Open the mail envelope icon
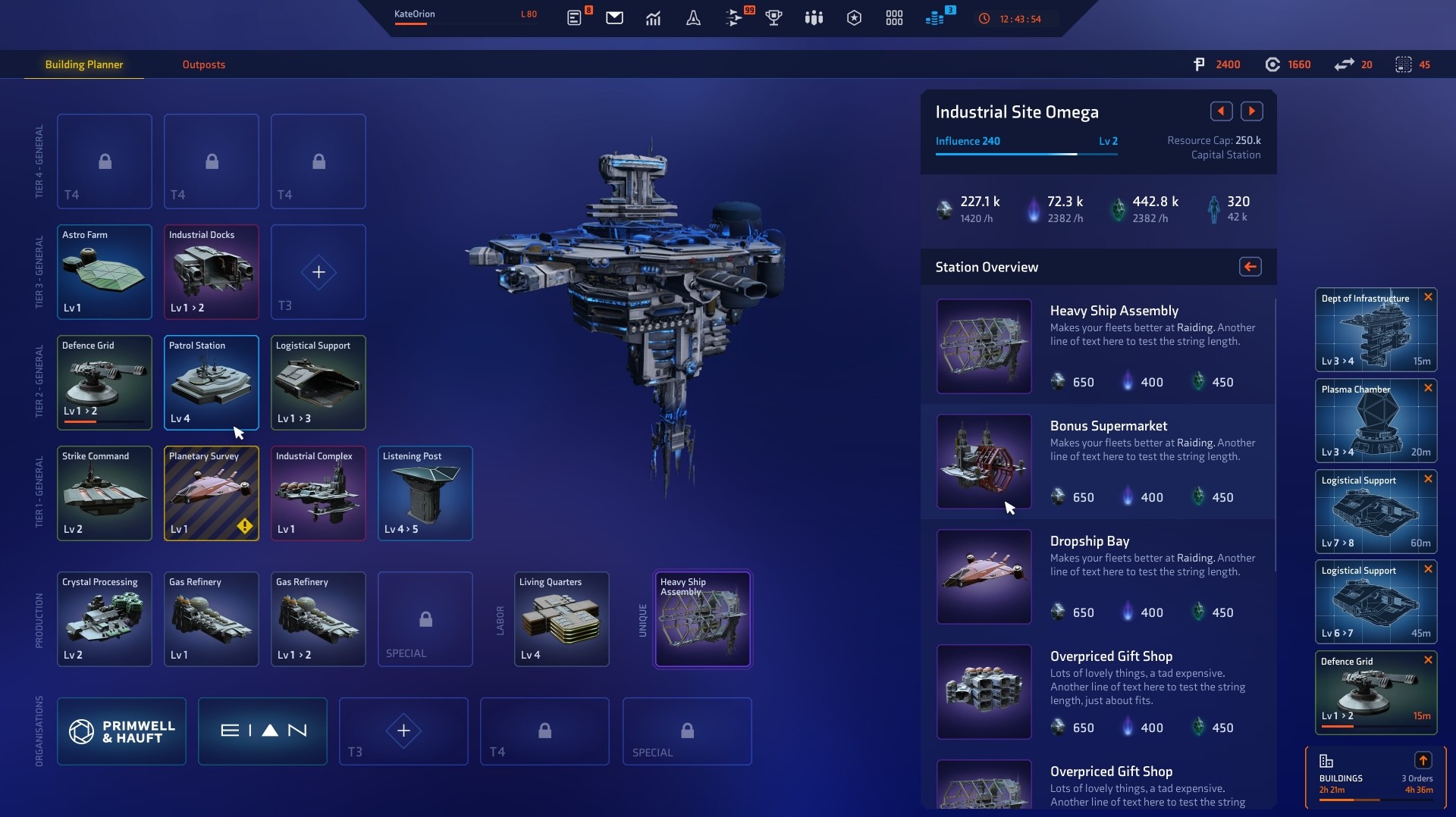Viewport: 1456px width, 817px height. [x=614, y=17]
